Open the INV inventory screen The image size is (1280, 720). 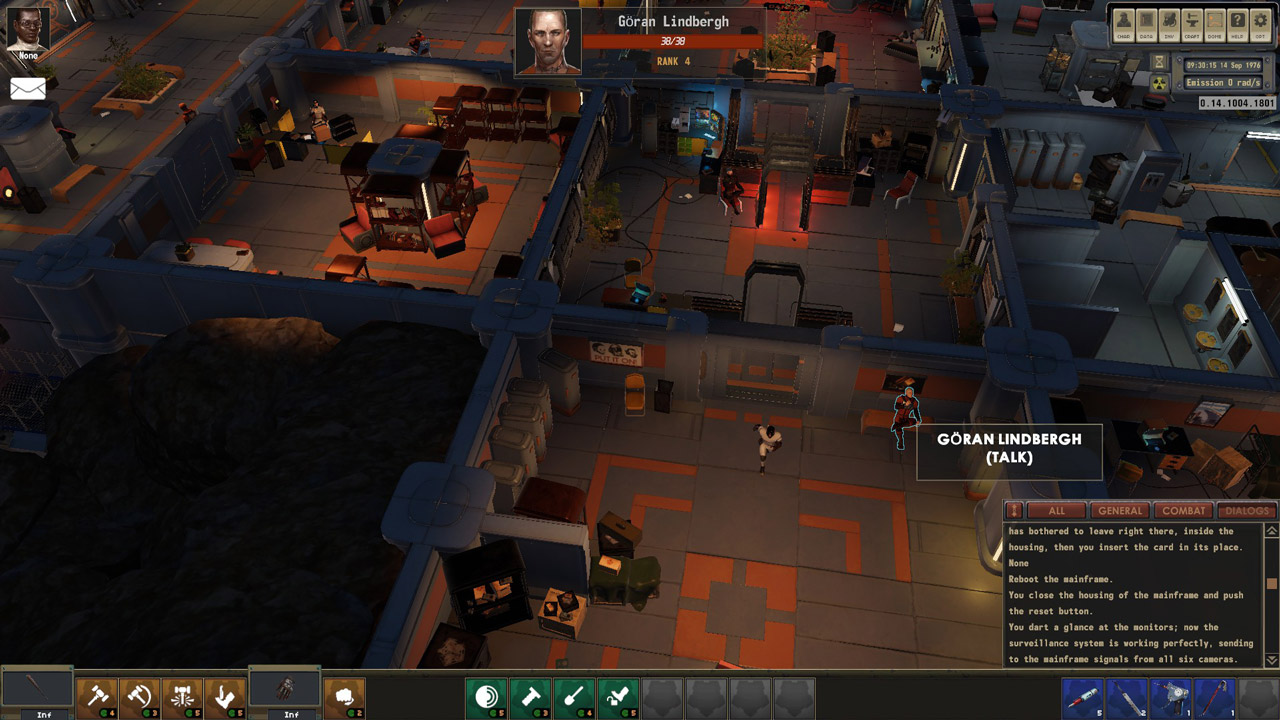point(1169,23)
